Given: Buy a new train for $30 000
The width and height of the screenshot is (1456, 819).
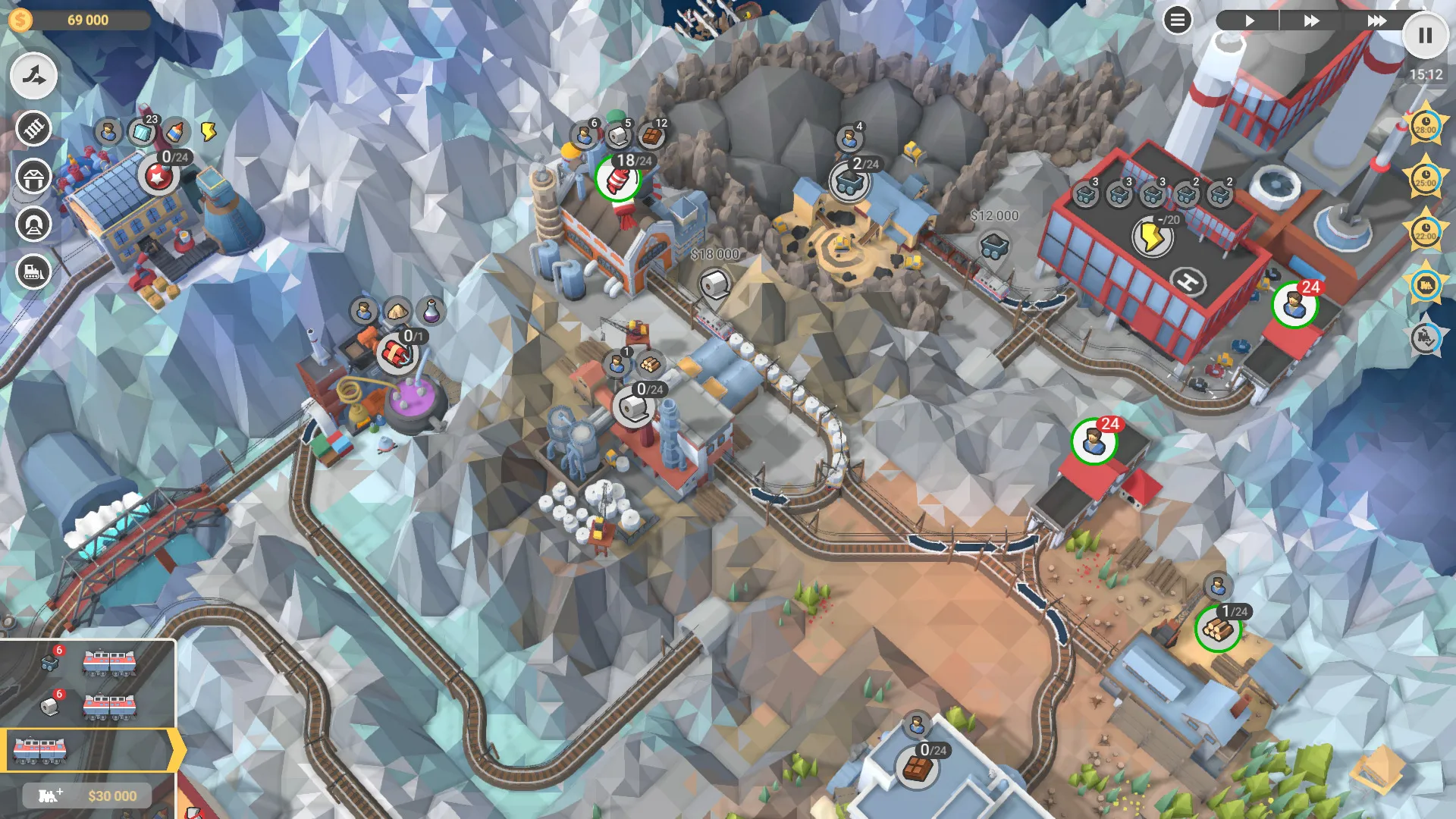Looking at the screenshot, I should tap(87, 795).
